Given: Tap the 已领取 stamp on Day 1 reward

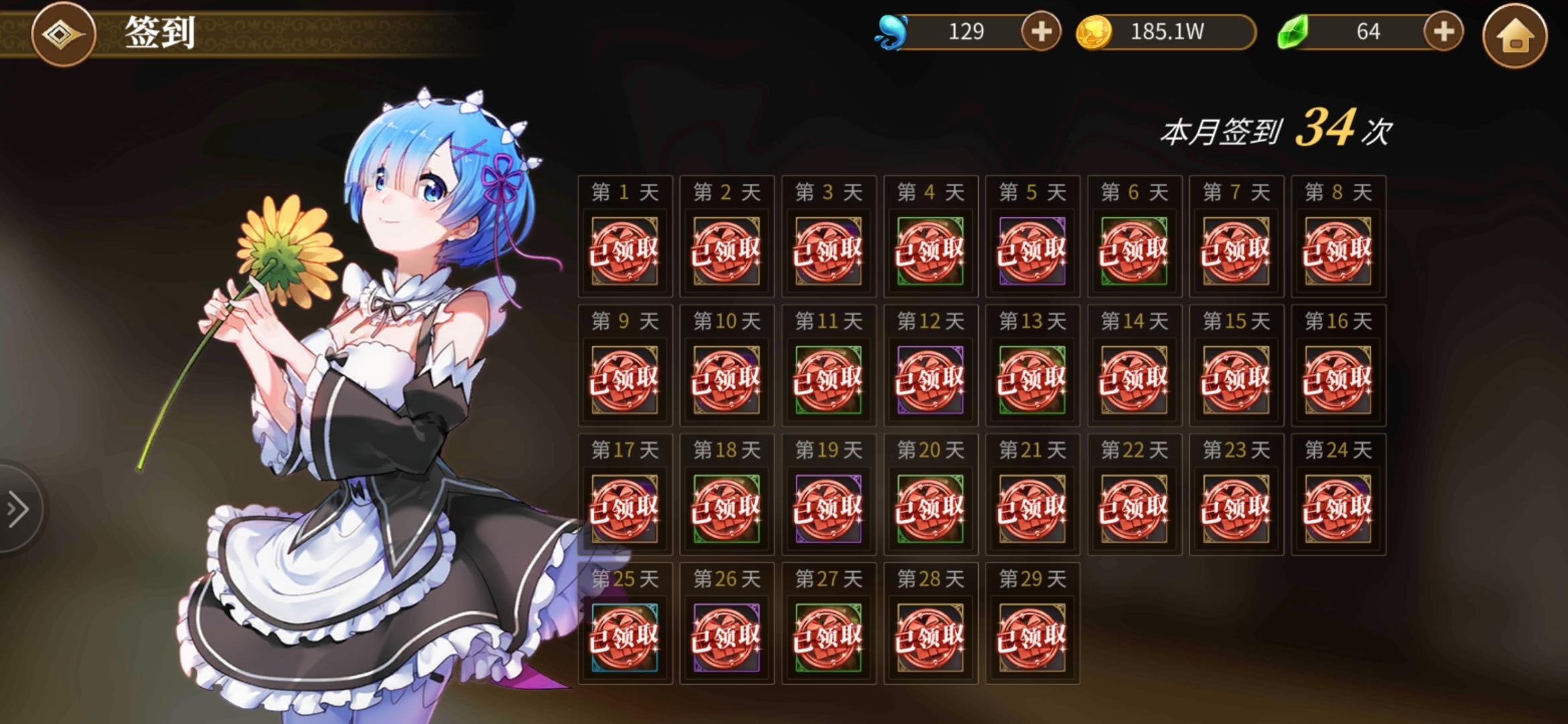Looking at the screenshot, I should click(624, 251).
